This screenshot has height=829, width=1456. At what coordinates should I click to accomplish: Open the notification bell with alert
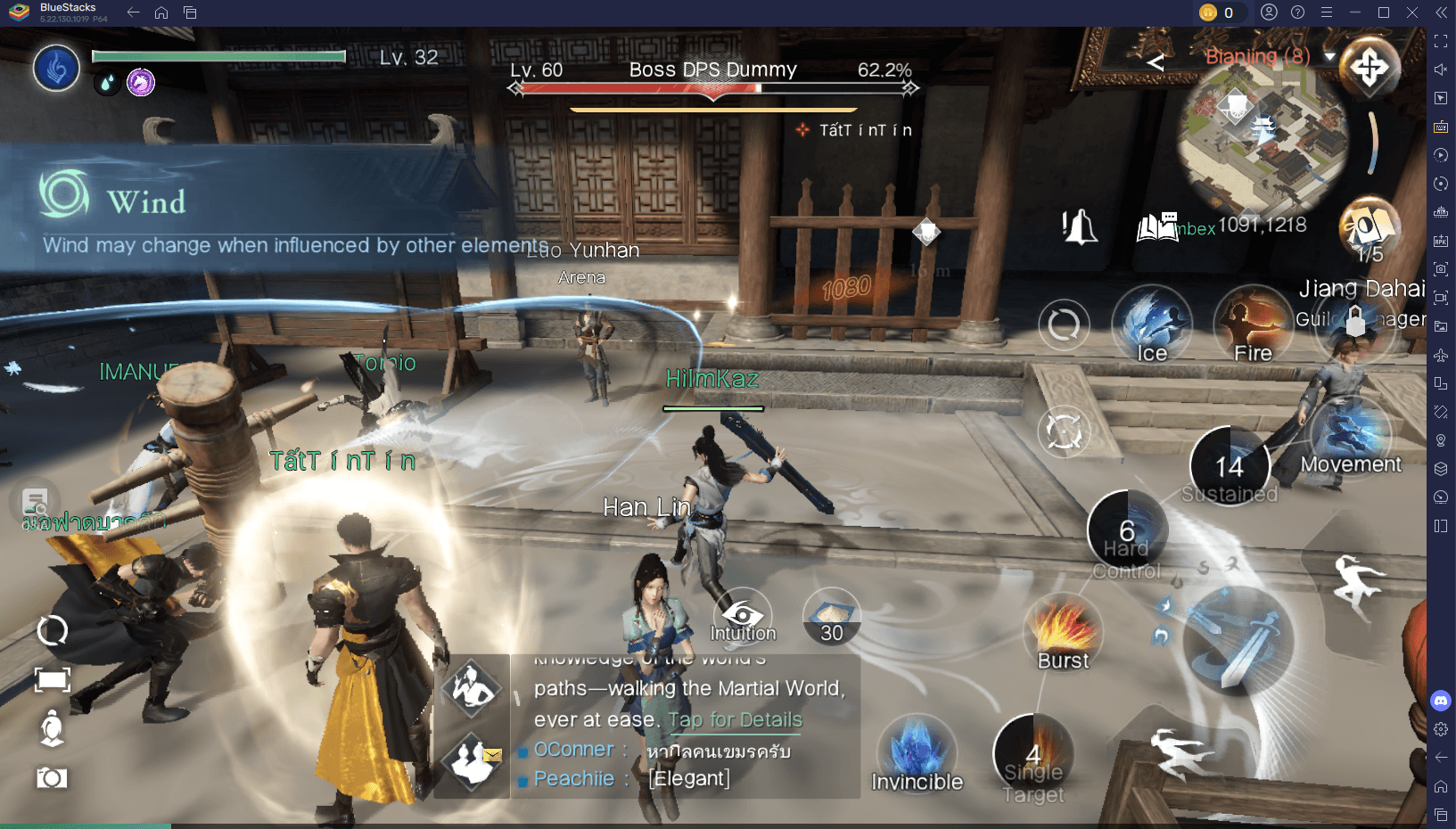pyautogui.click(x=1081, y=227)
